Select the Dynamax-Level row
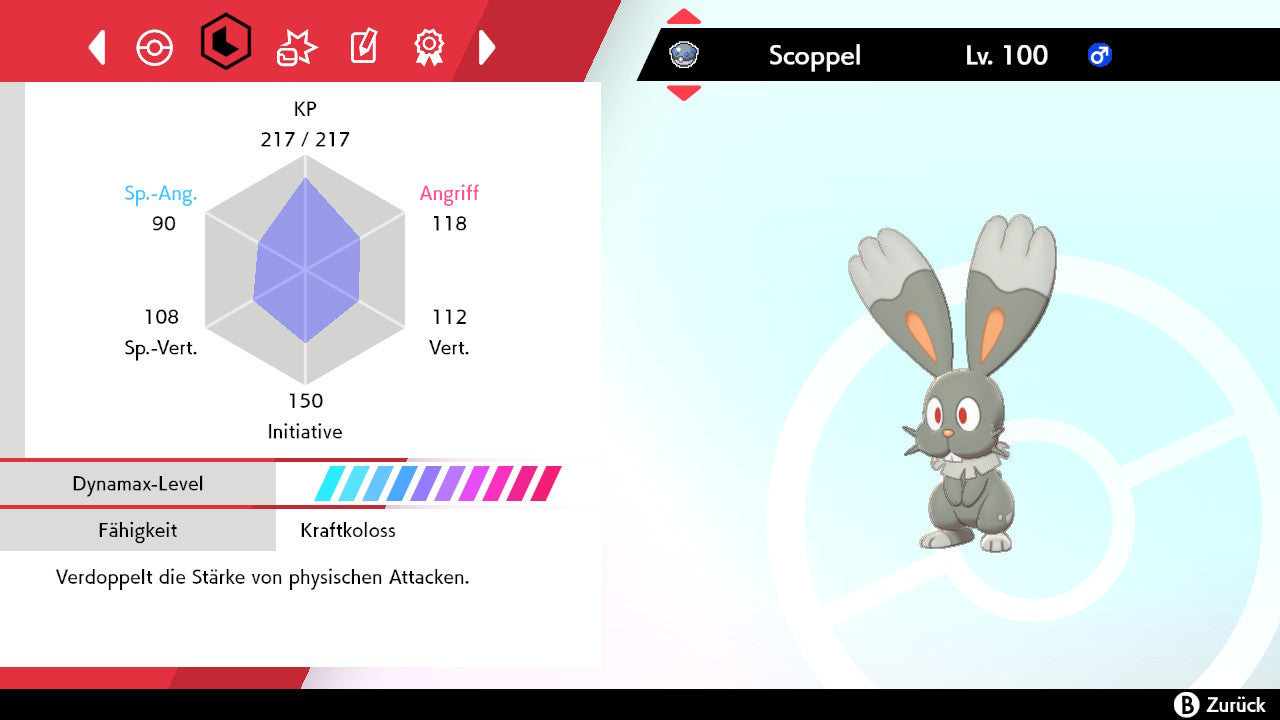The height and width of the screenshot is (720, 1280). click(300, 484)
